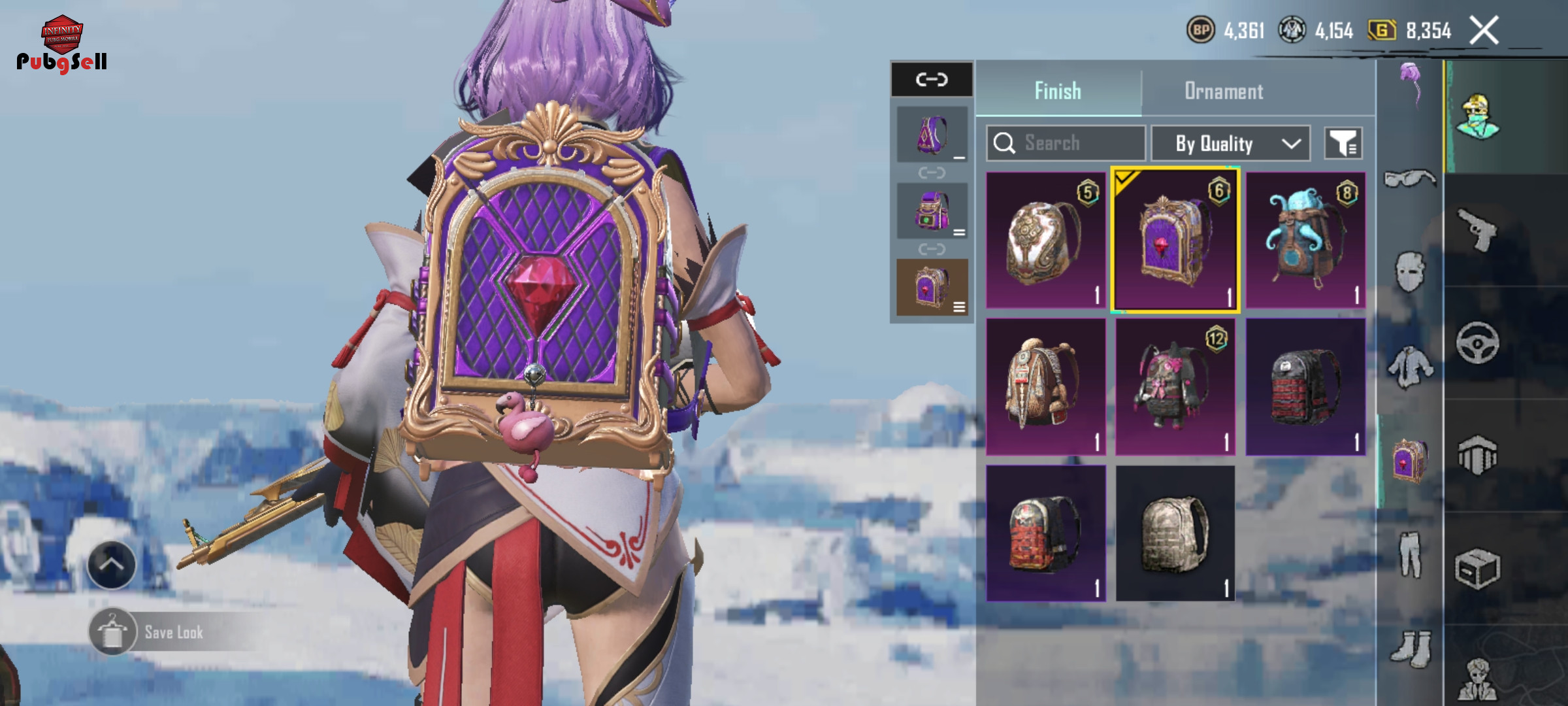Image resolution: width=1568 pixels, height=706 pixels.
Task: Select the plain camo default backpack
Action: tap(1175, 533)
